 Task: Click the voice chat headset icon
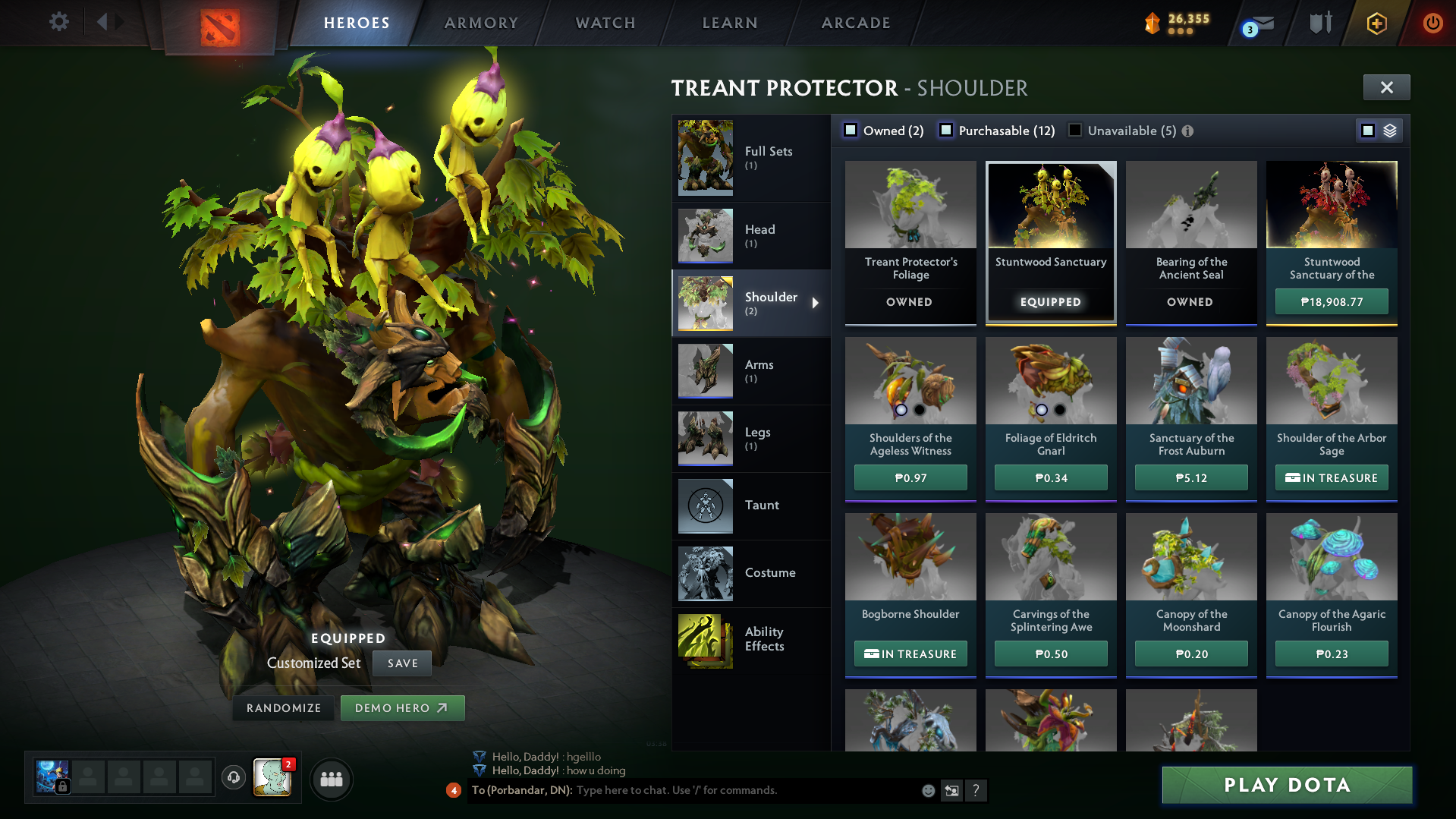(x=233, y=778)
